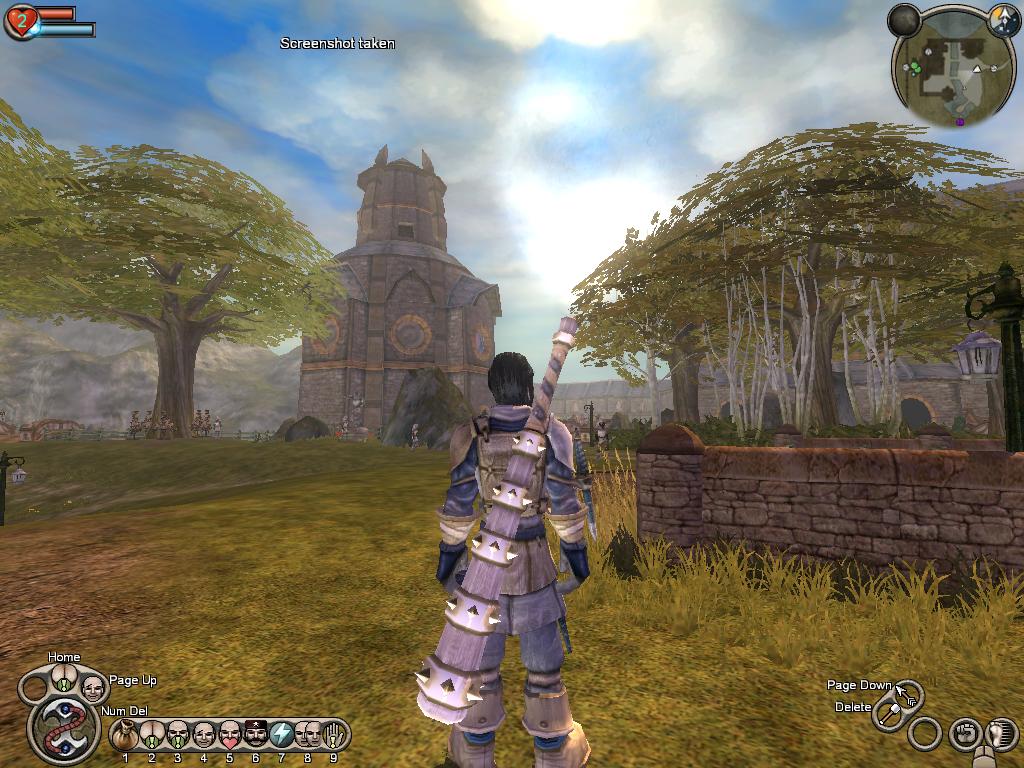Select the Page Up bald face icon
Viewport: 1024px width, 768px height.
tap(93, 688)
